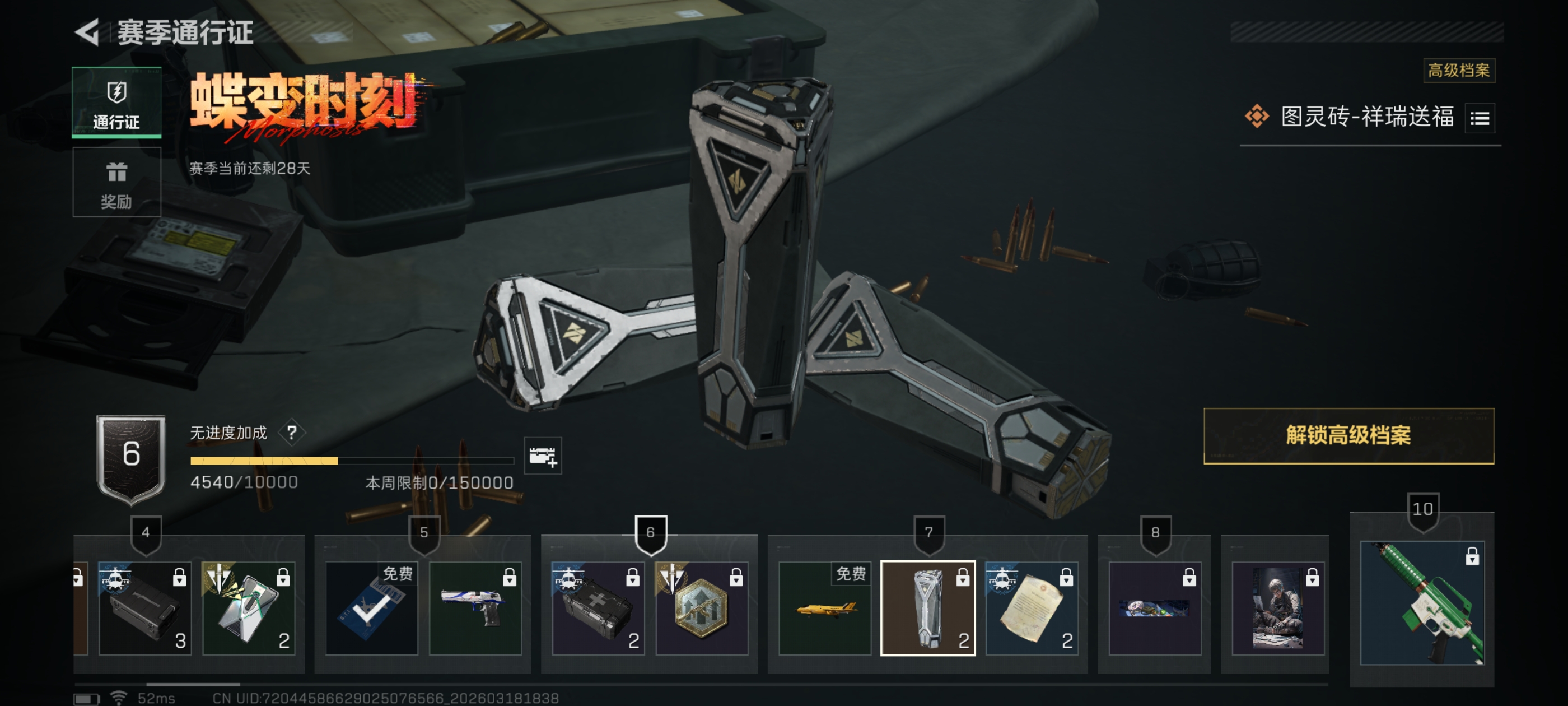Open the 奖励 rewards tab

coord(116,182)
